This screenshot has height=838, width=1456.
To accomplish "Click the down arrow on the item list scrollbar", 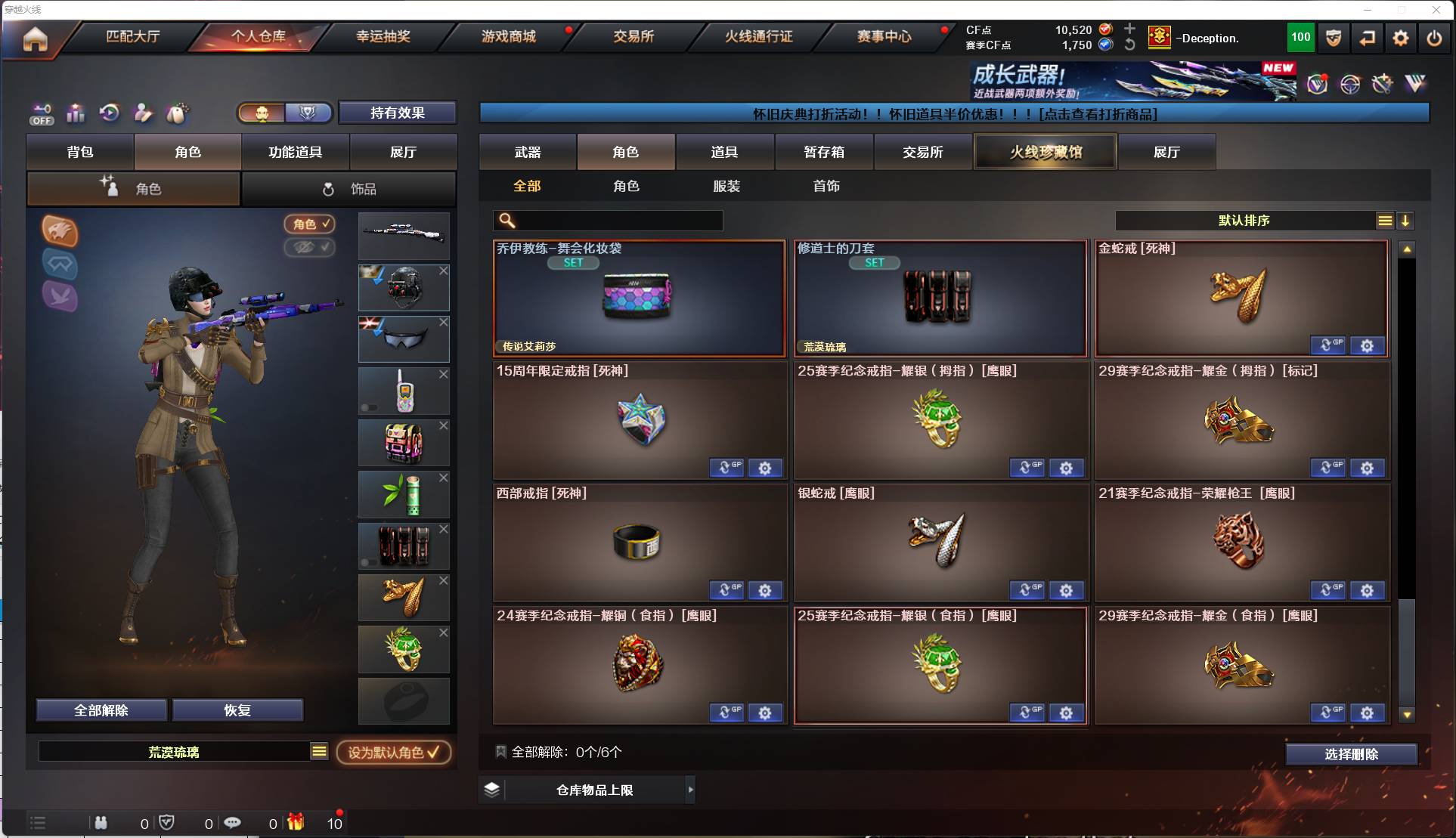I will pyautogui.click(x=1406, y=714).
